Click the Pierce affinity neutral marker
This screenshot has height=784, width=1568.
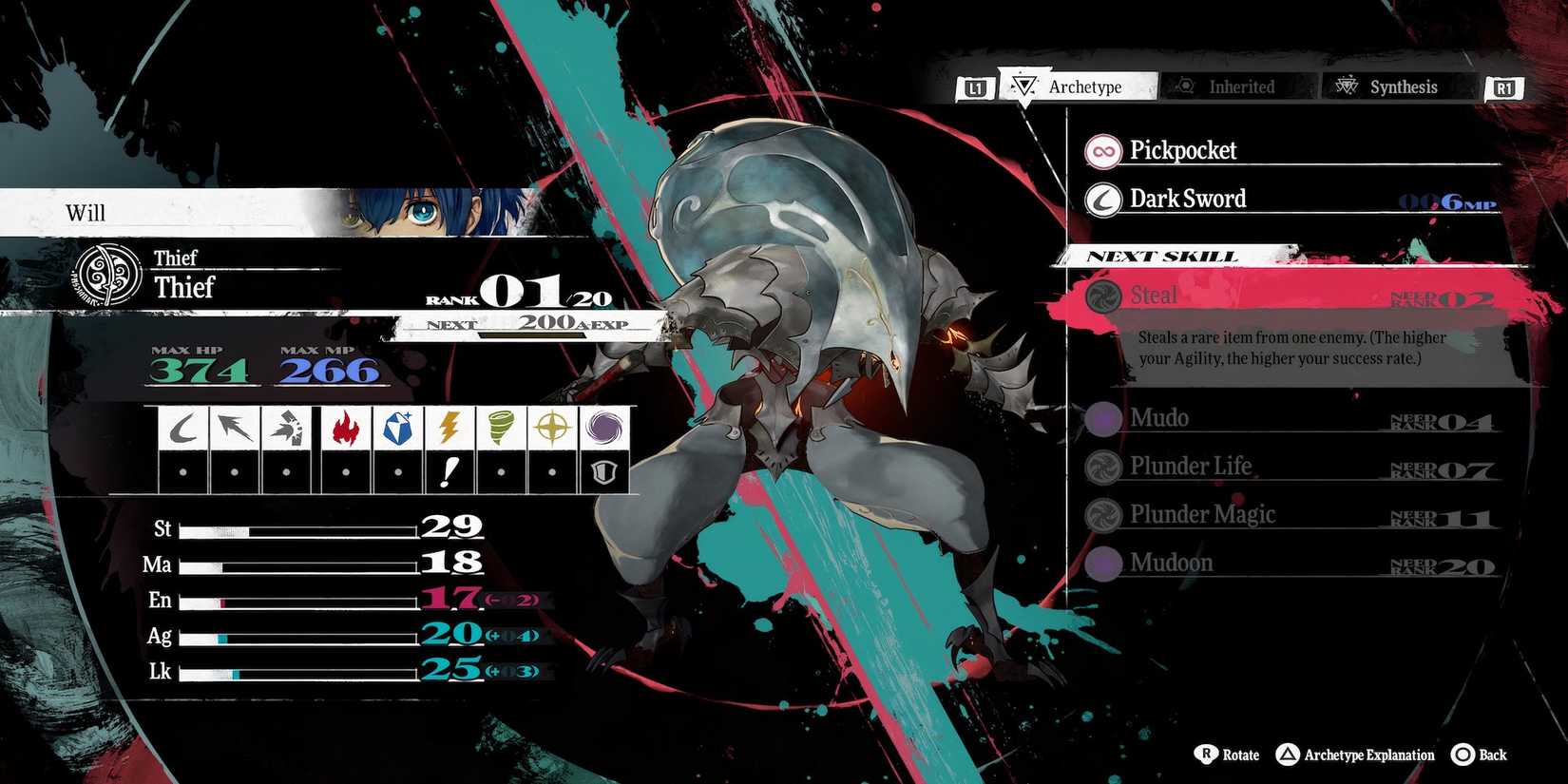(x=234, y=470)
